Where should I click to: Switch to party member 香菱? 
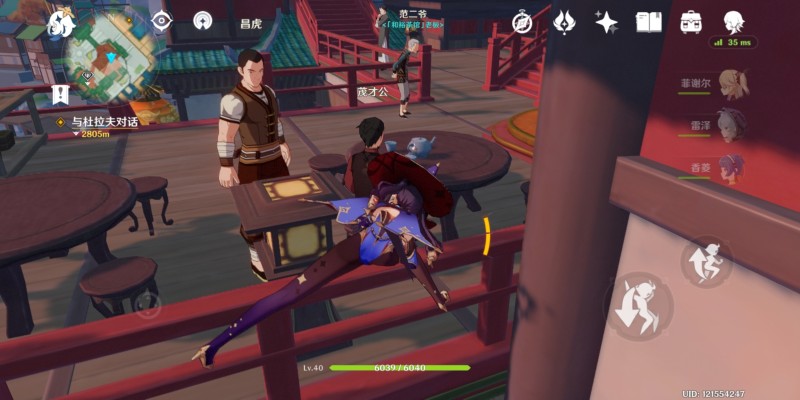pyautogui.click(x=731, y=167)
